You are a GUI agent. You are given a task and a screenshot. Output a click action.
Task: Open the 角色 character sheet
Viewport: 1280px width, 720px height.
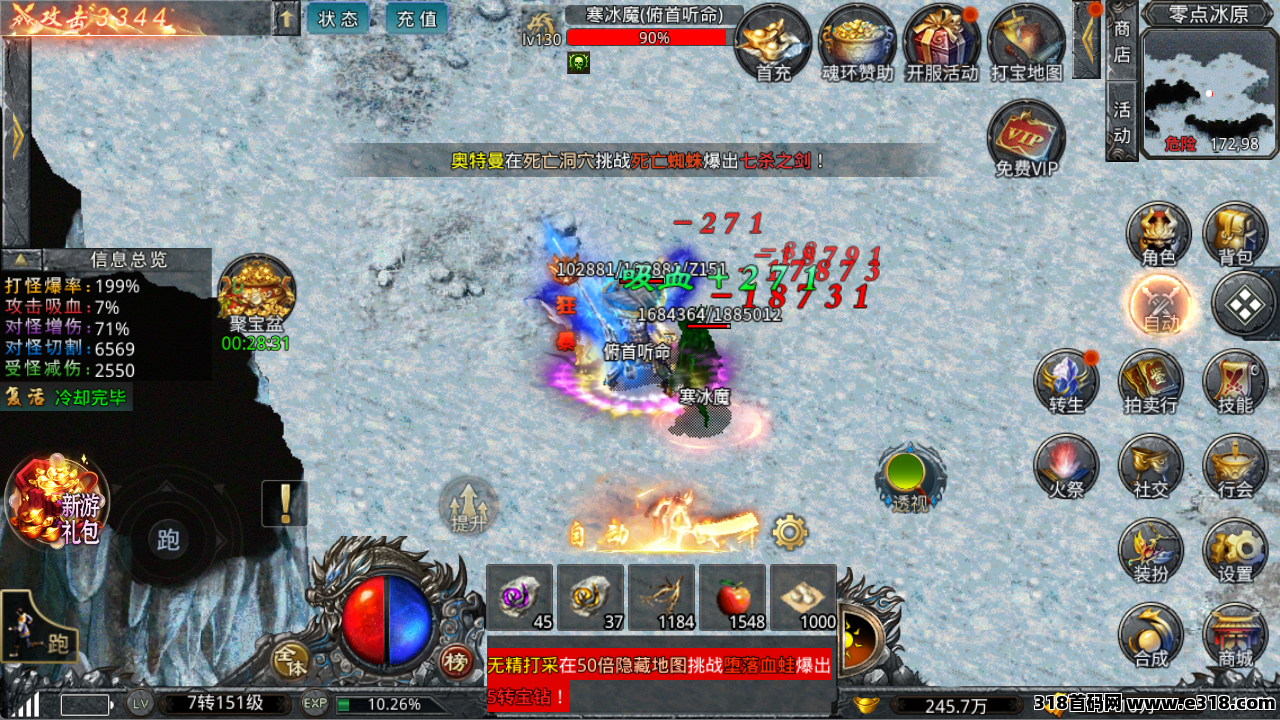tap(1159, 233)
